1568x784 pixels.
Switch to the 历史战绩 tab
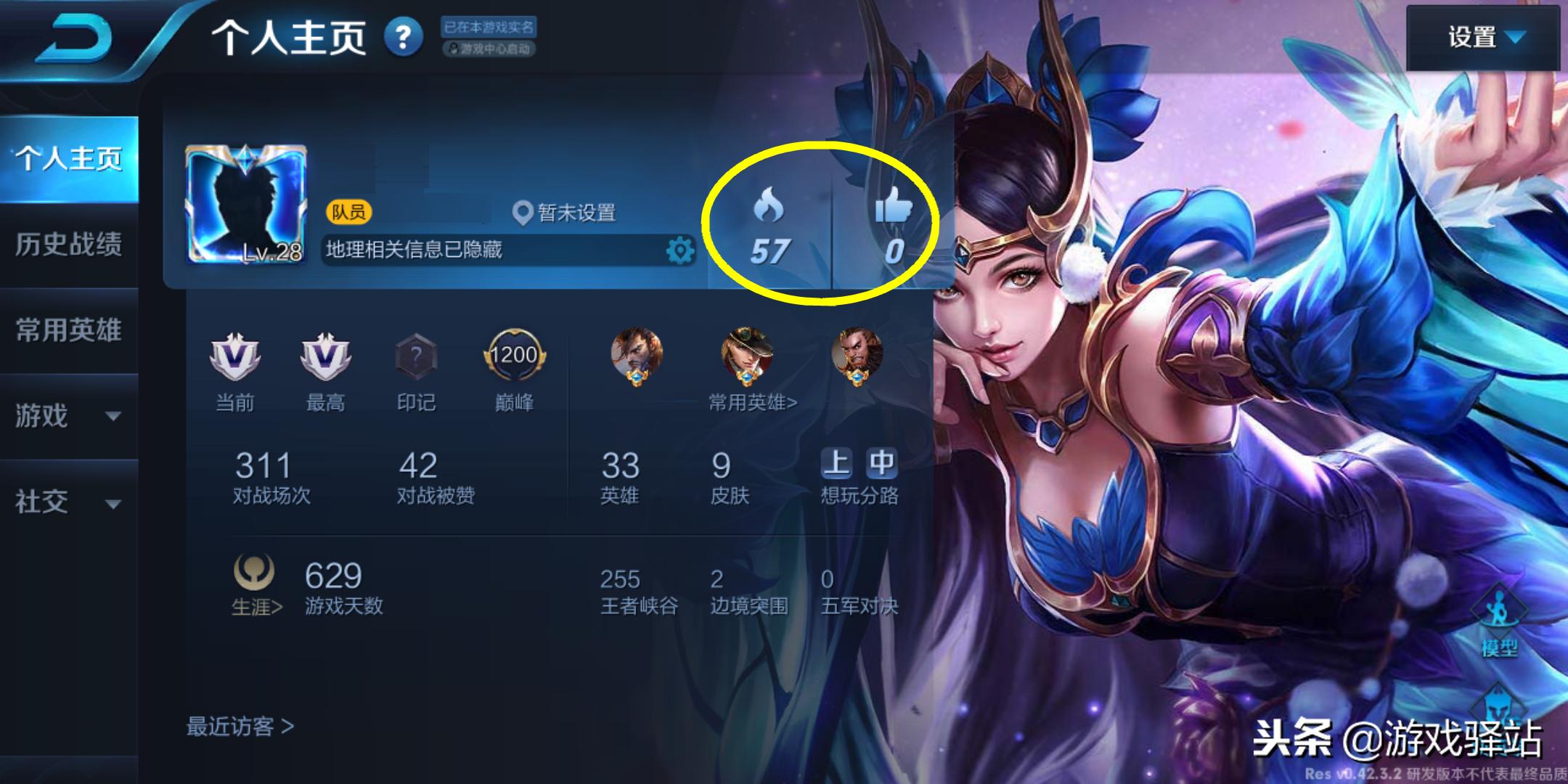click(68, 245)
